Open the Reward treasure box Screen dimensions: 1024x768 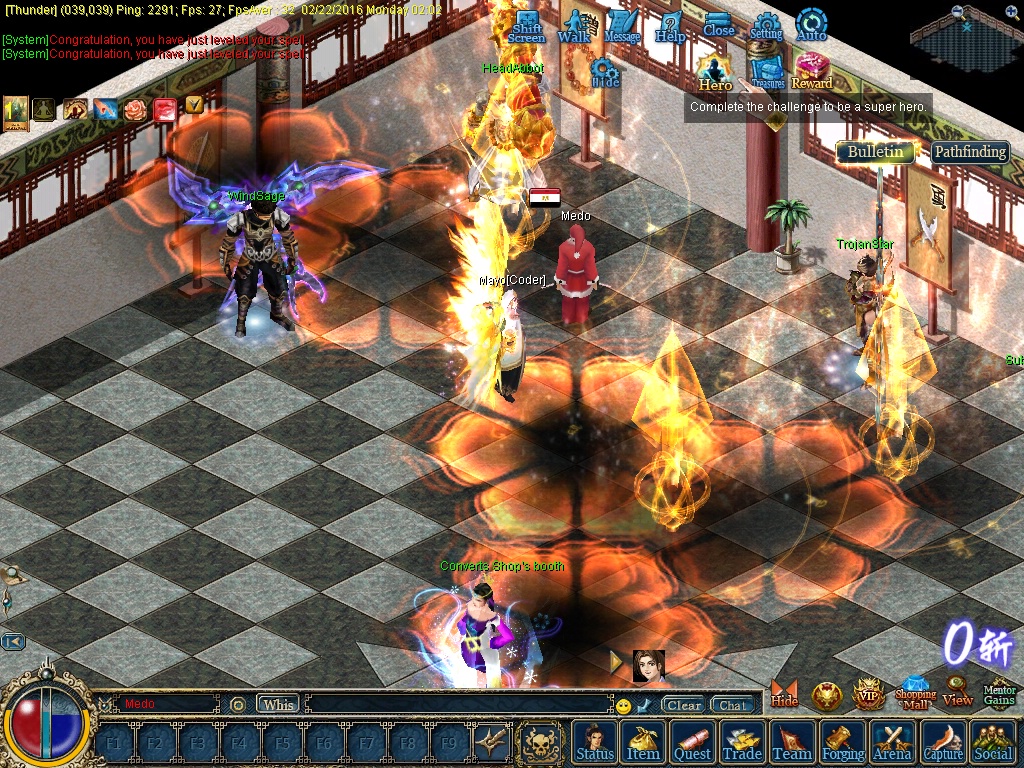point(812,72)
